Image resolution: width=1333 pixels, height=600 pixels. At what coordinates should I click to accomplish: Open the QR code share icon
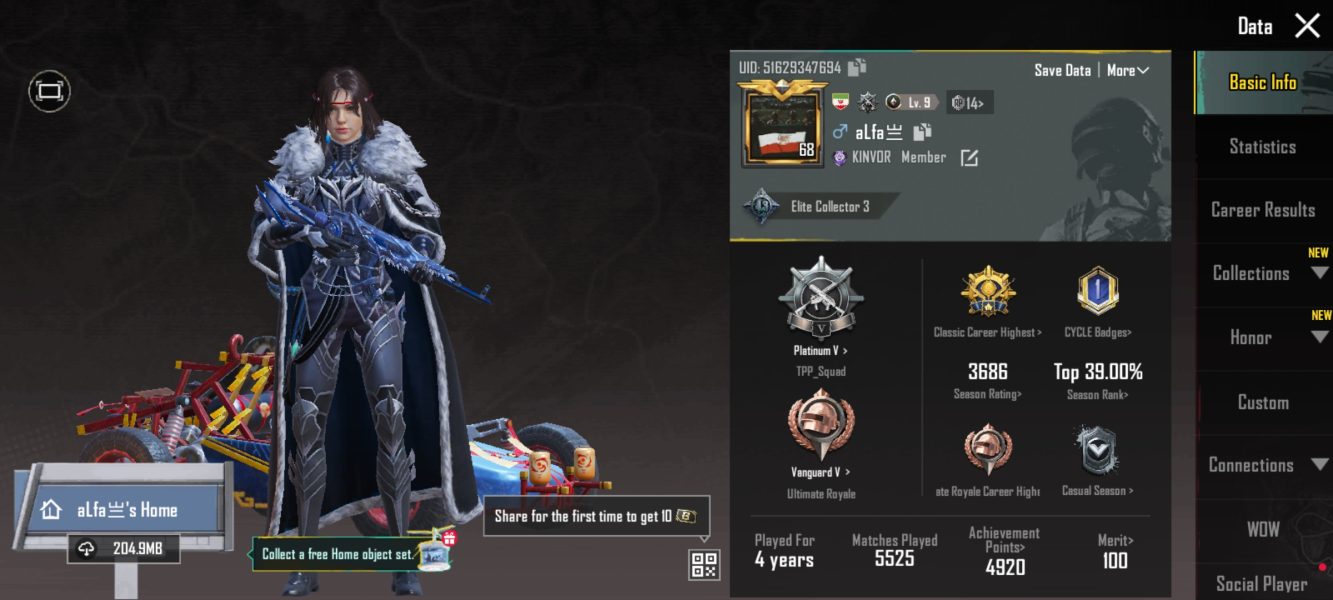click(704, 565)
